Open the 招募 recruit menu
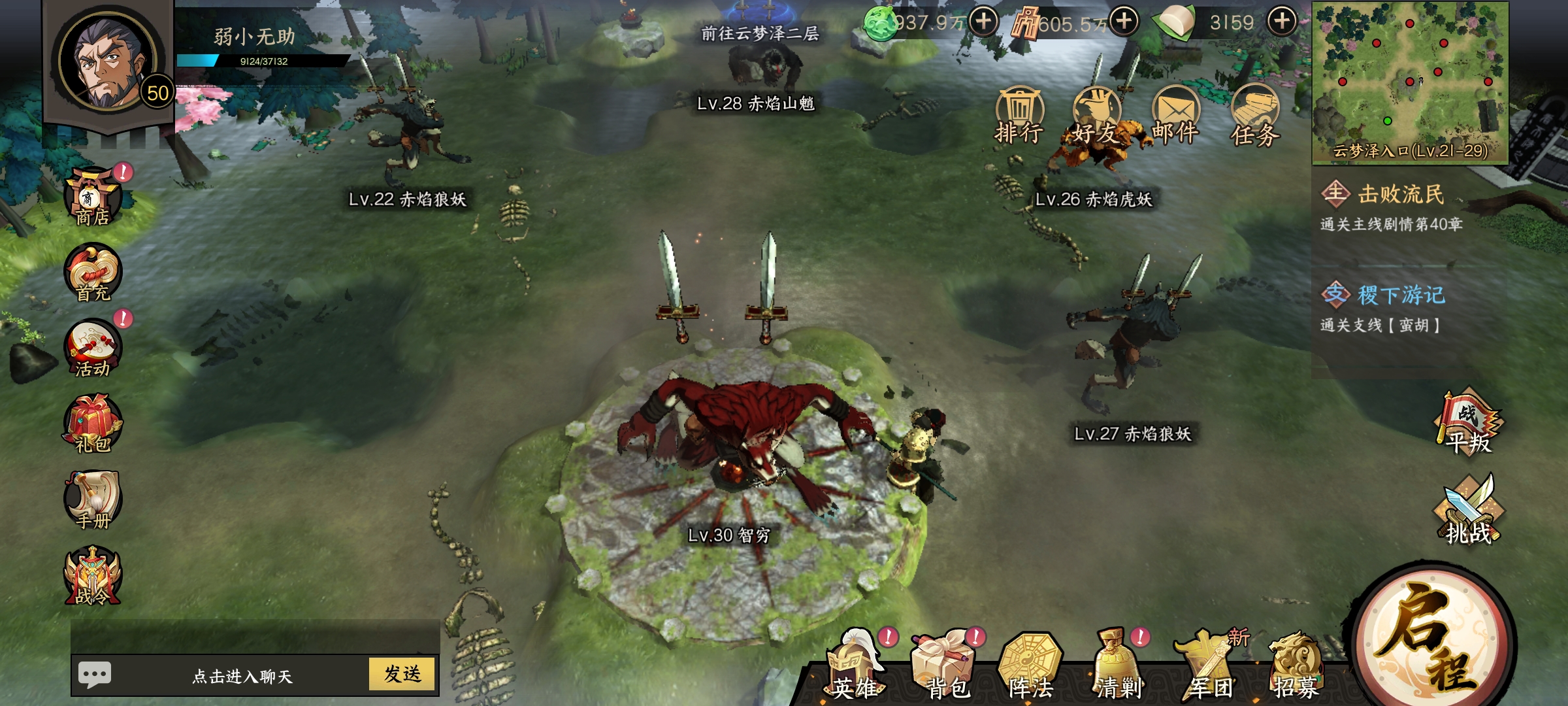The height and width of the screenshot is (706, 1568). coord(1296,668)
